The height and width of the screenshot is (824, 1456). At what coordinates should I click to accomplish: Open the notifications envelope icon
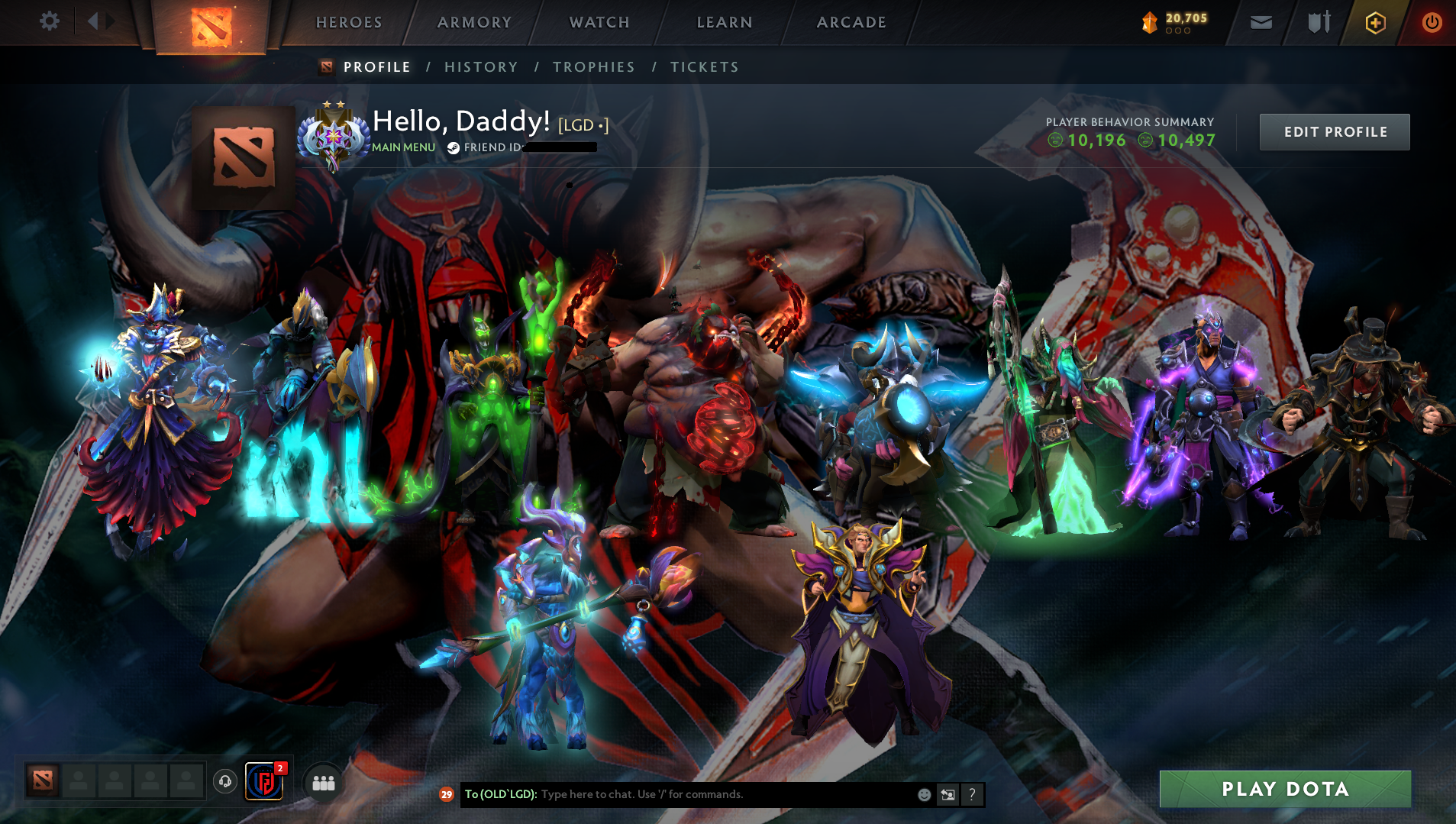[1260, 21]
